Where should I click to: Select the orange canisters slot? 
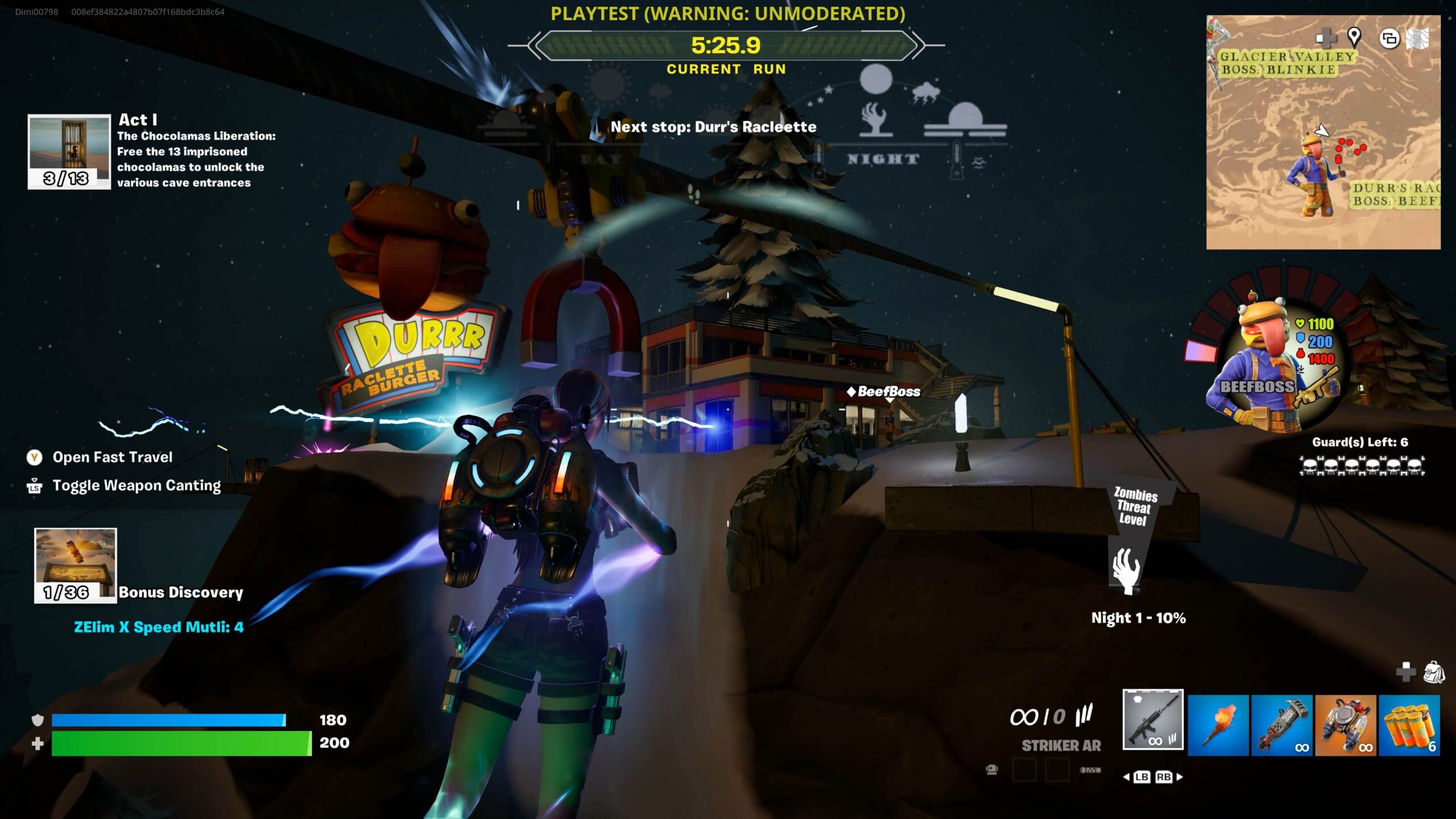pyautogui.click(x=1409, y=725)
